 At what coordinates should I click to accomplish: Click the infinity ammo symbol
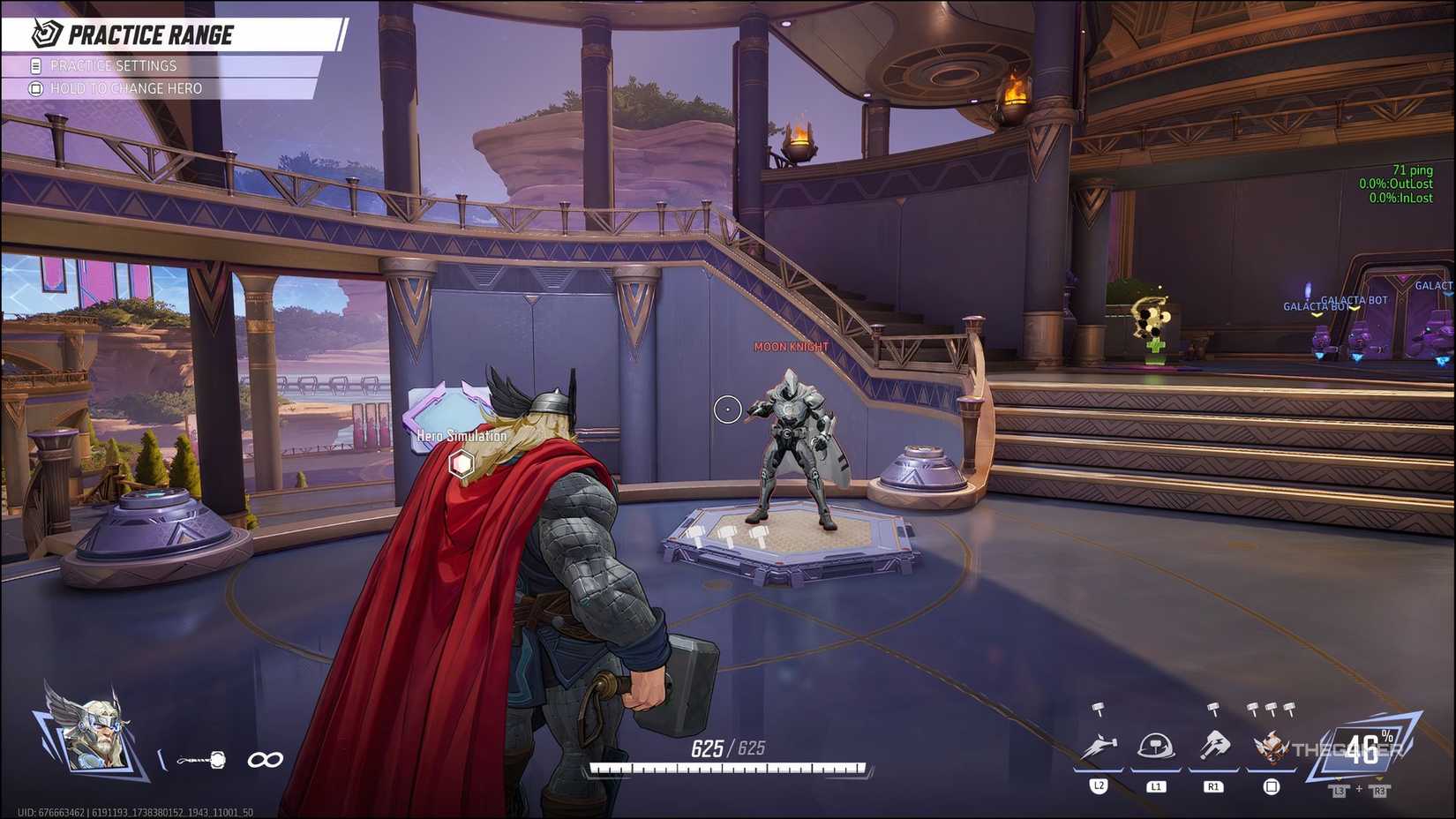point(266,757)
